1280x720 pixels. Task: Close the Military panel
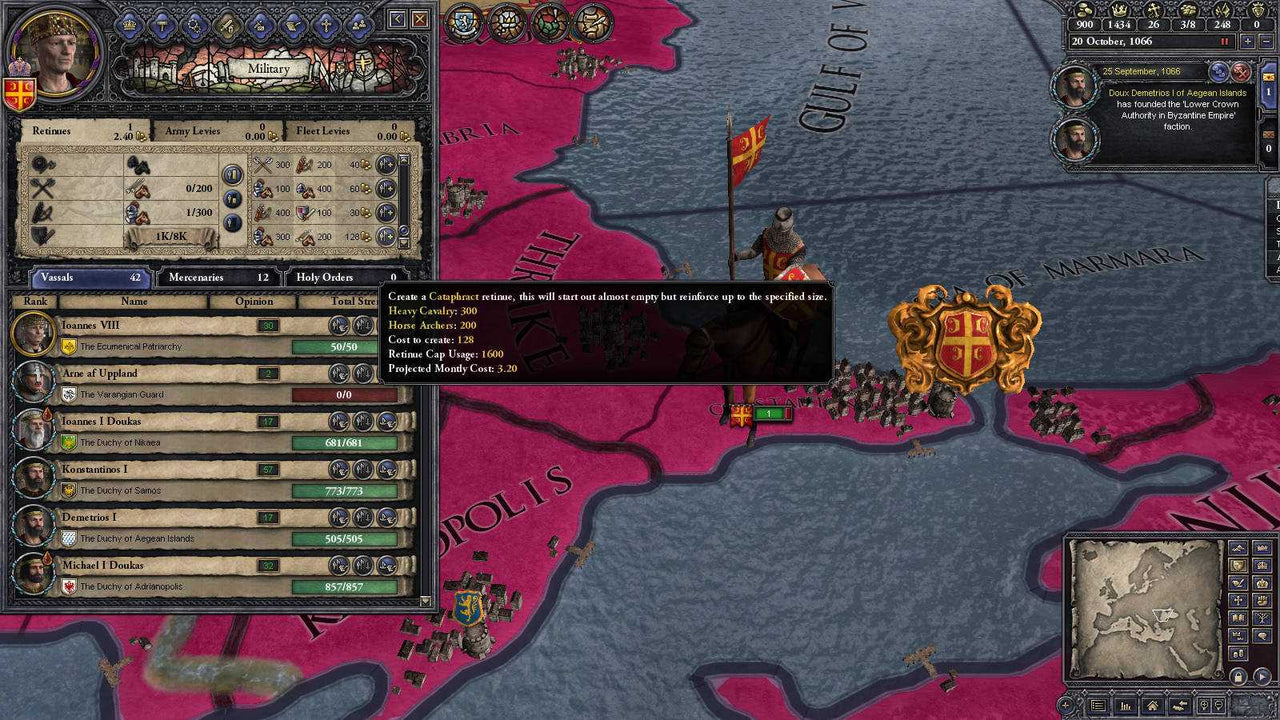point(420,19)
